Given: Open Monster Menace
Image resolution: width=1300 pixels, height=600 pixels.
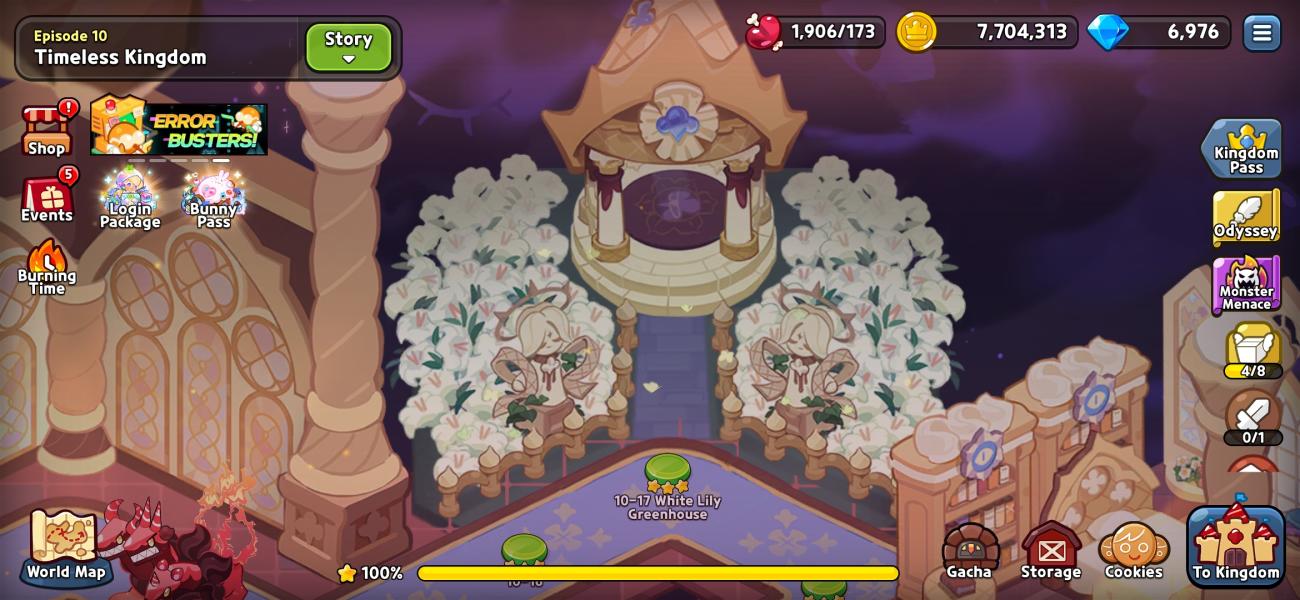Looking at the screenshot, I should (1245, 285).
